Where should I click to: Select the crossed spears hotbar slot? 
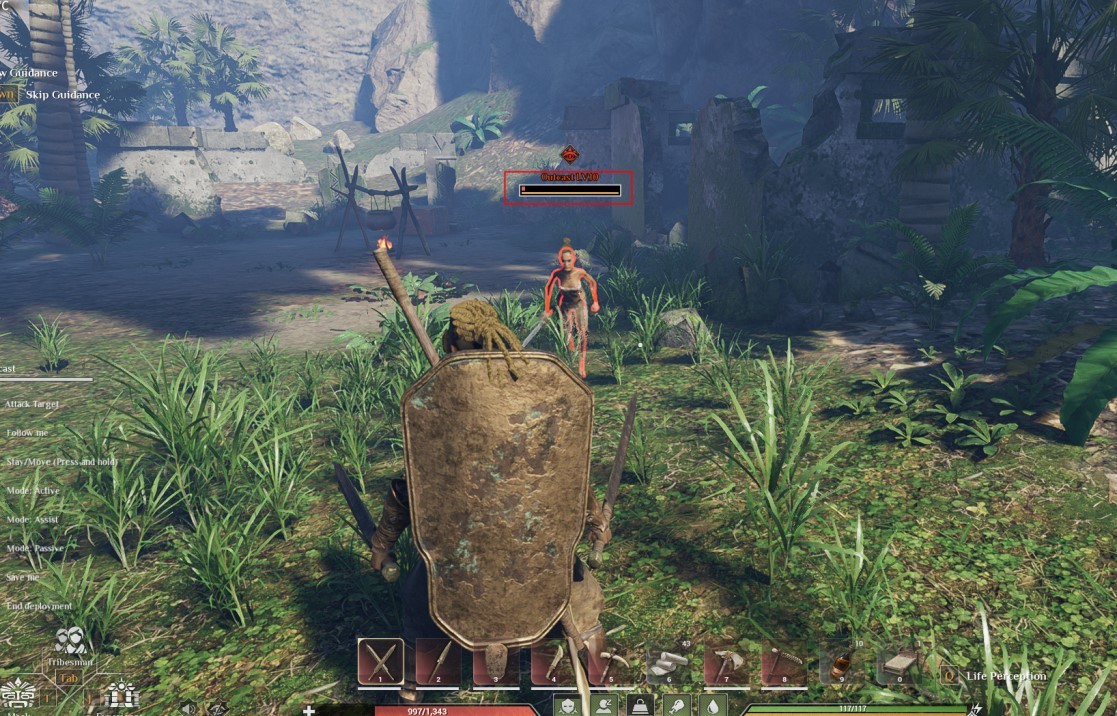click(x=381, y=661)
